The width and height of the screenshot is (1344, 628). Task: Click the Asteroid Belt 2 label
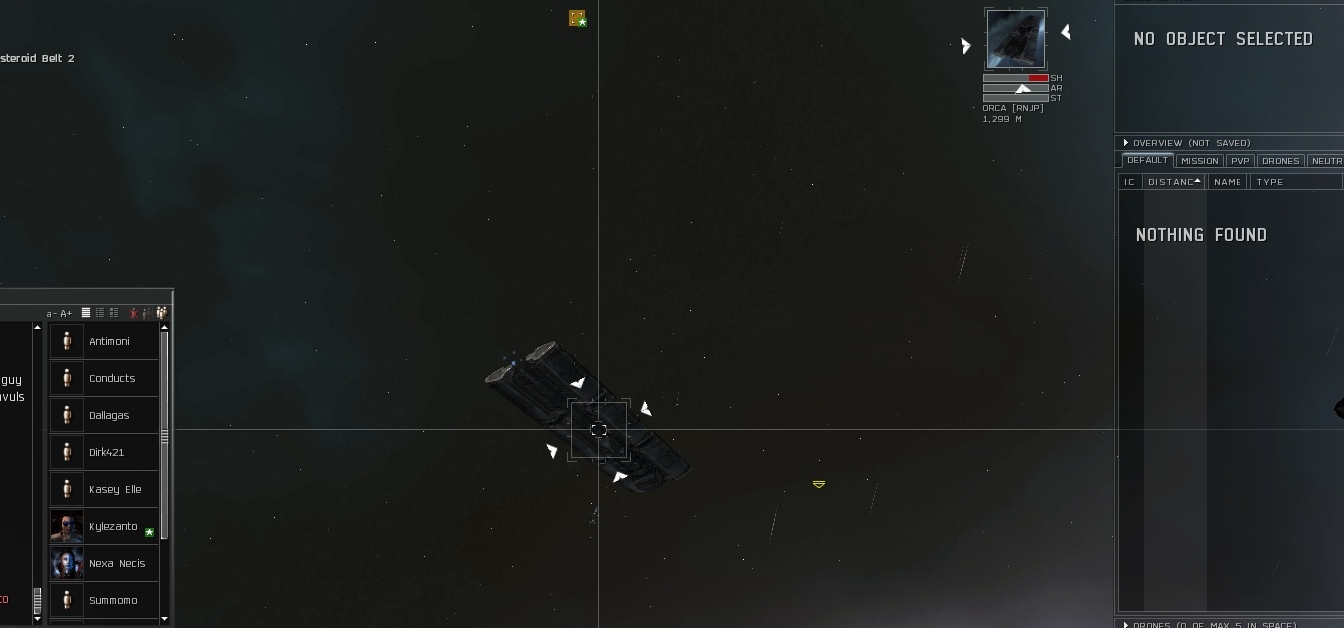(38, 59)
